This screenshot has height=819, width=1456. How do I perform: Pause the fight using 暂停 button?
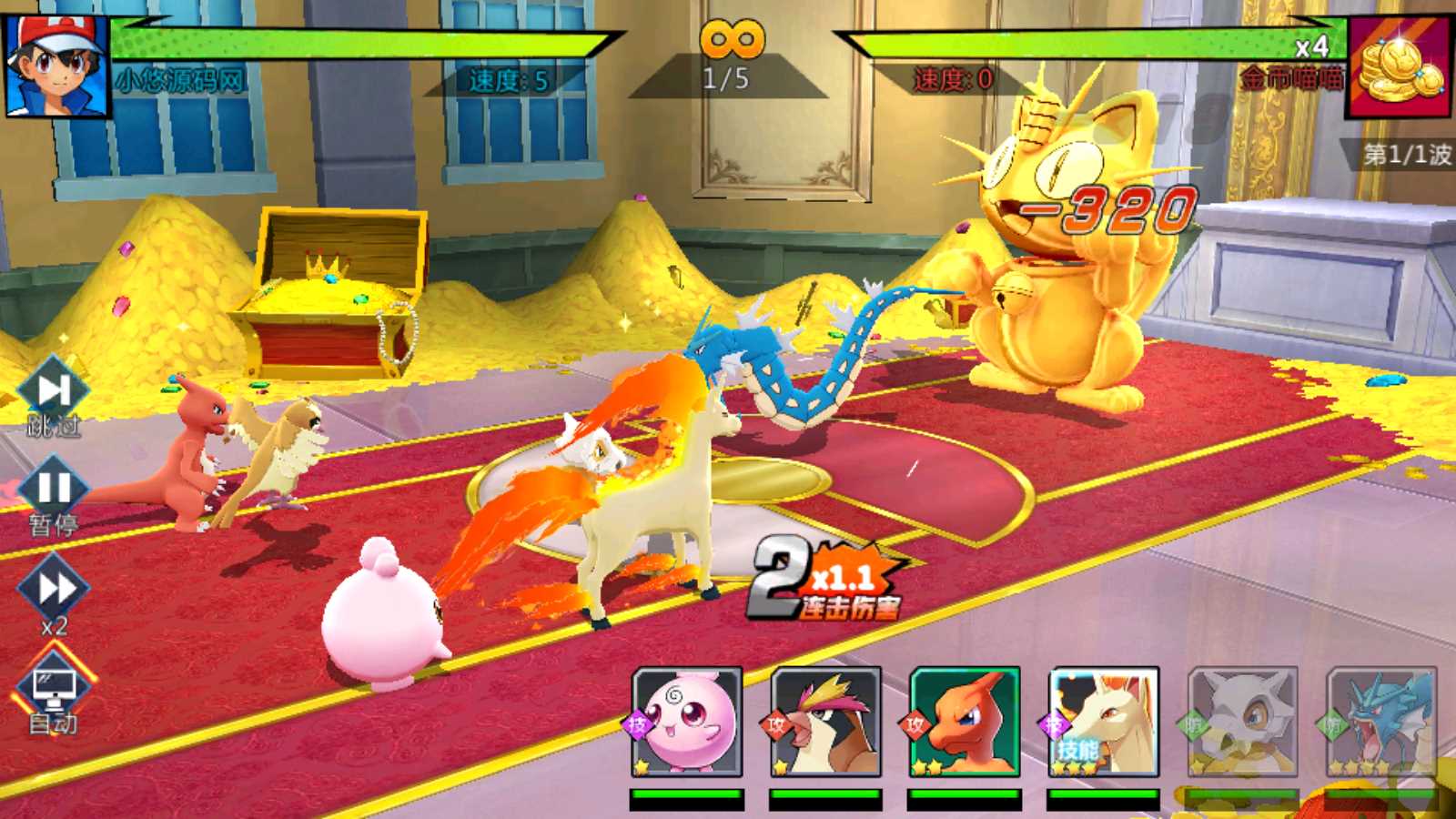click(53, 494)
